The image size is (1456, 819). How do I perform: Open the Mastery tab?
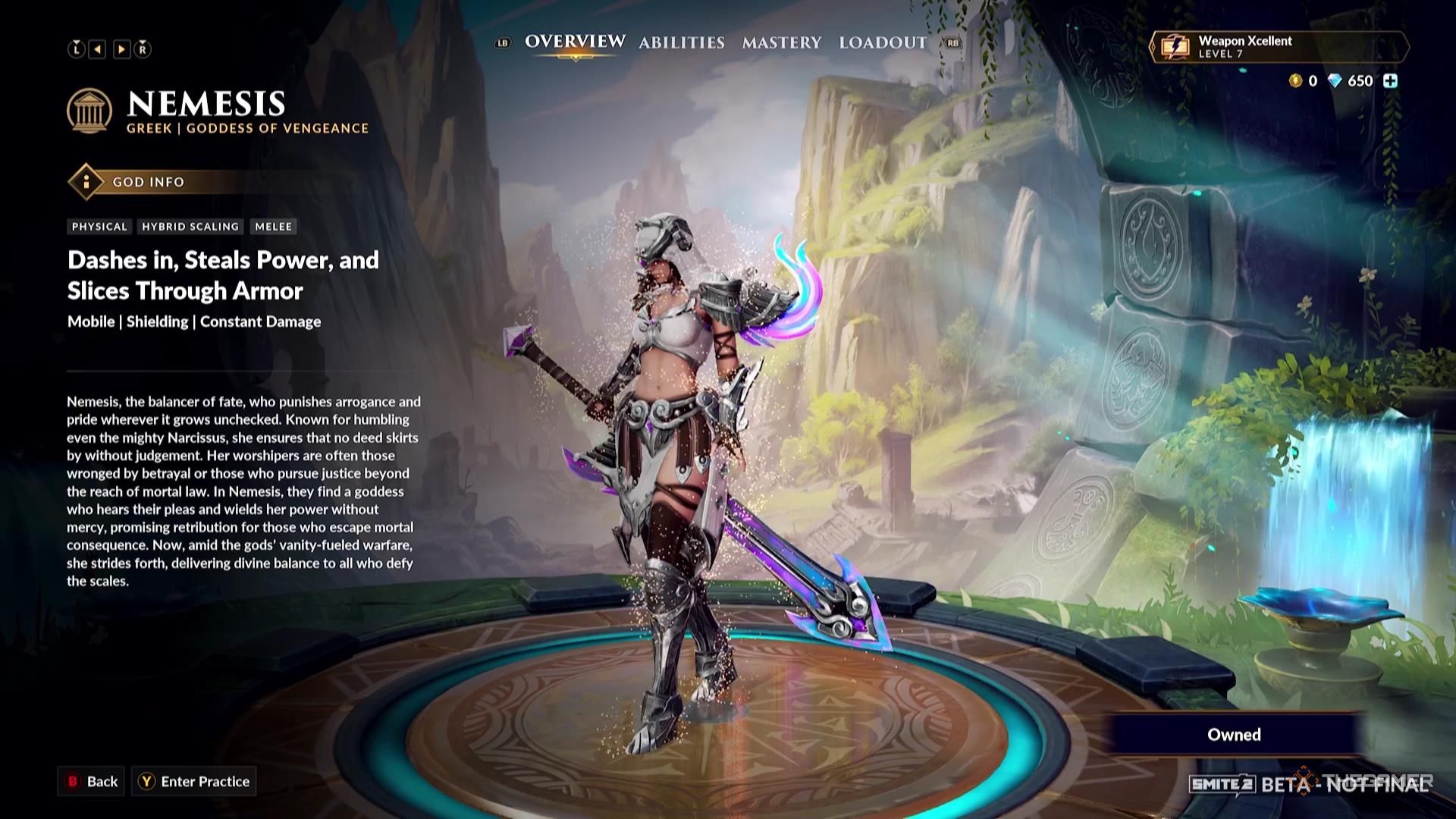[x=781, y=42]
